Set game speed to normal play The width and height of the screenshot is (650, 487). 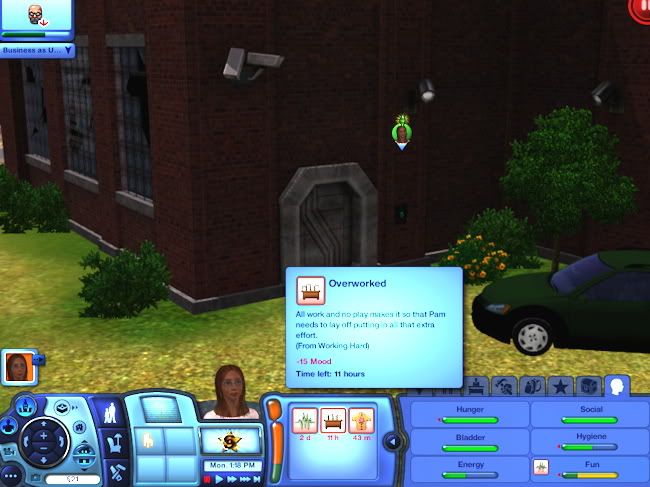click(219, 479)
